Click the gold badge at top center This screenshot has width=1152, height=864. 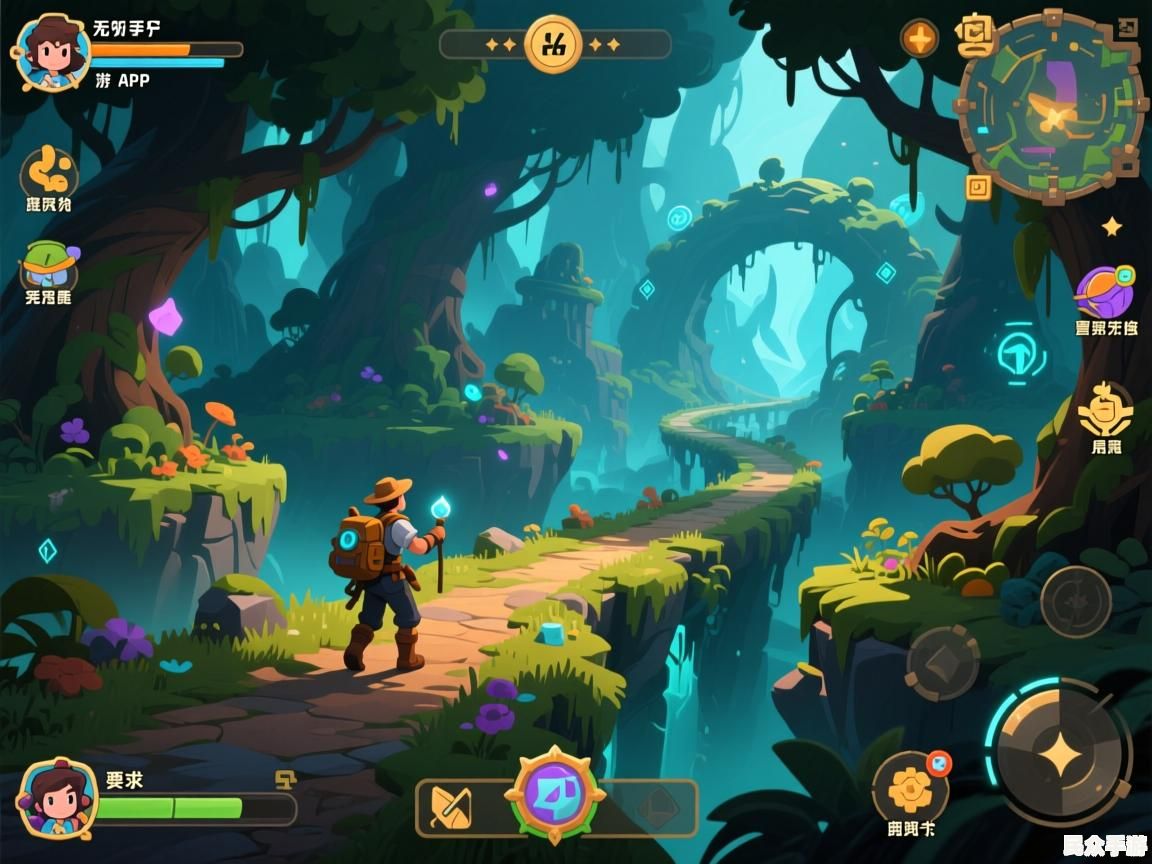tap(554, 44)
